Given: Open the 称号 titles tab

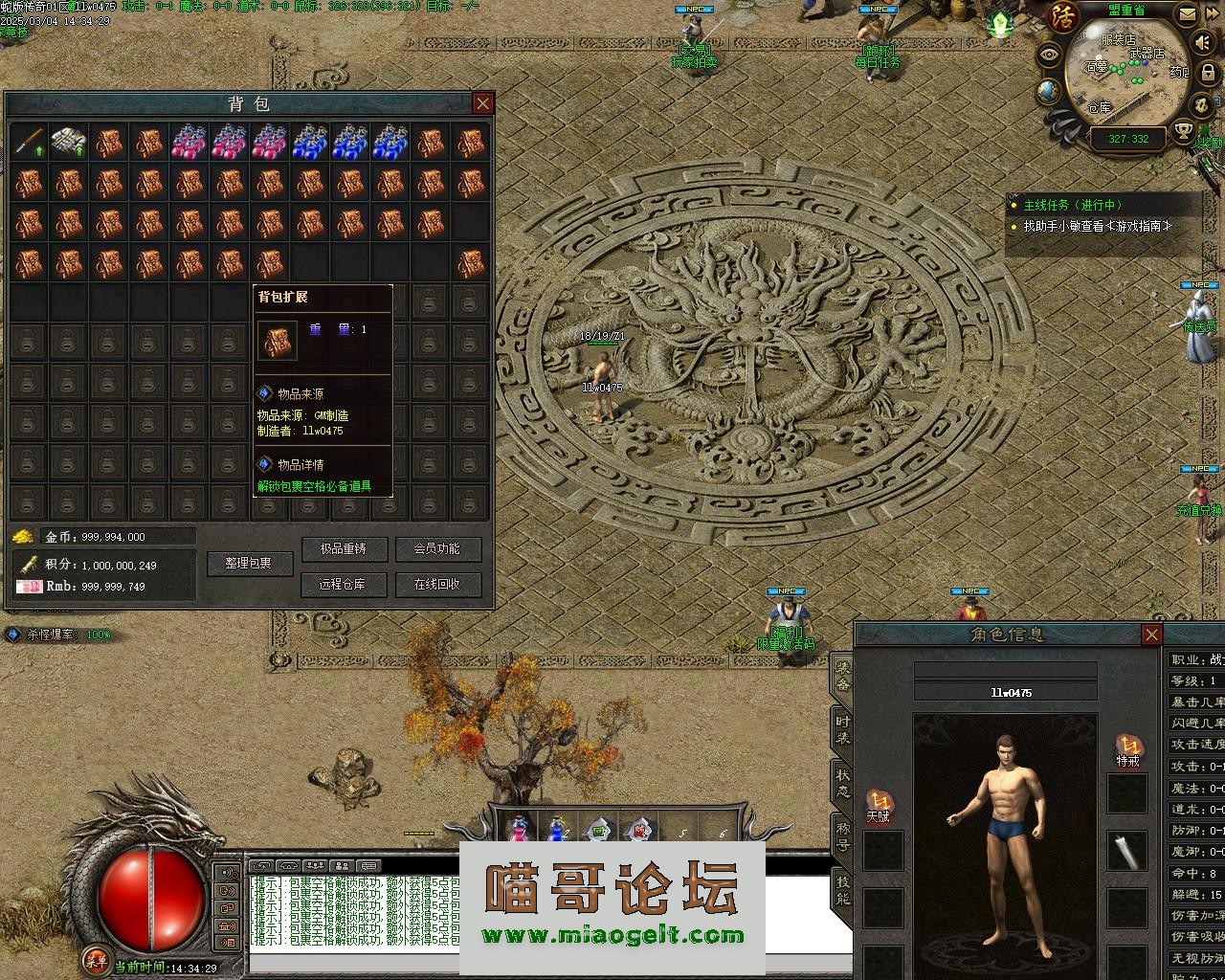Looking at the screenshot, I should (842, 836).
